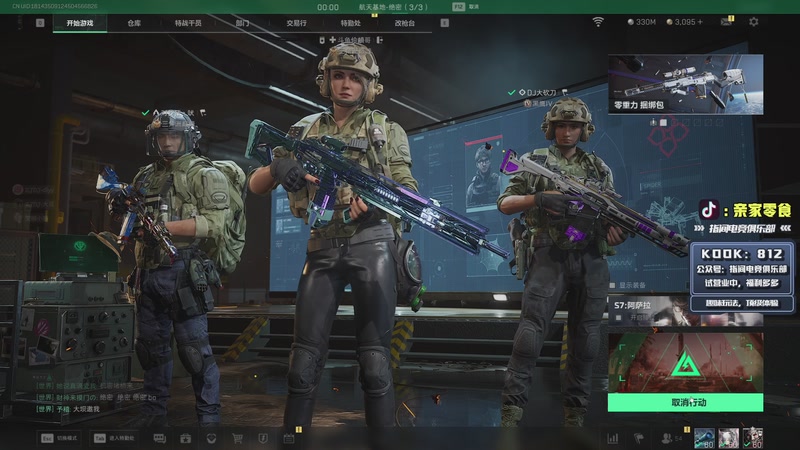The height and width of the screenshot is (450, 800).
Task: Click the 进入预备区 (Enter Staging Area) option
Action: [118, 438]
